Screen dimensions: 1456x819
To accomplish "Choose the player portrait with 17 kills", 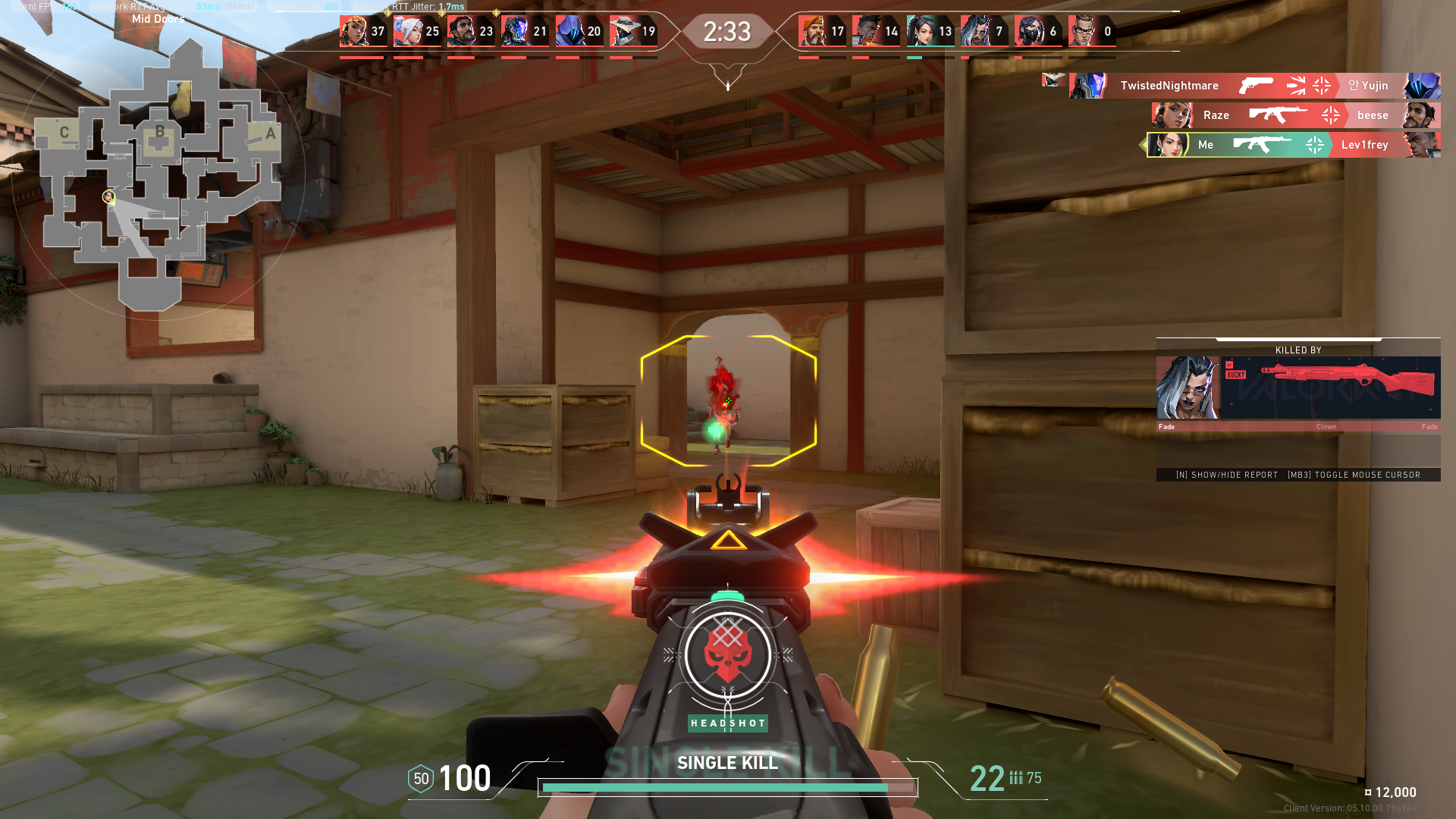I will tap(812, 32).
